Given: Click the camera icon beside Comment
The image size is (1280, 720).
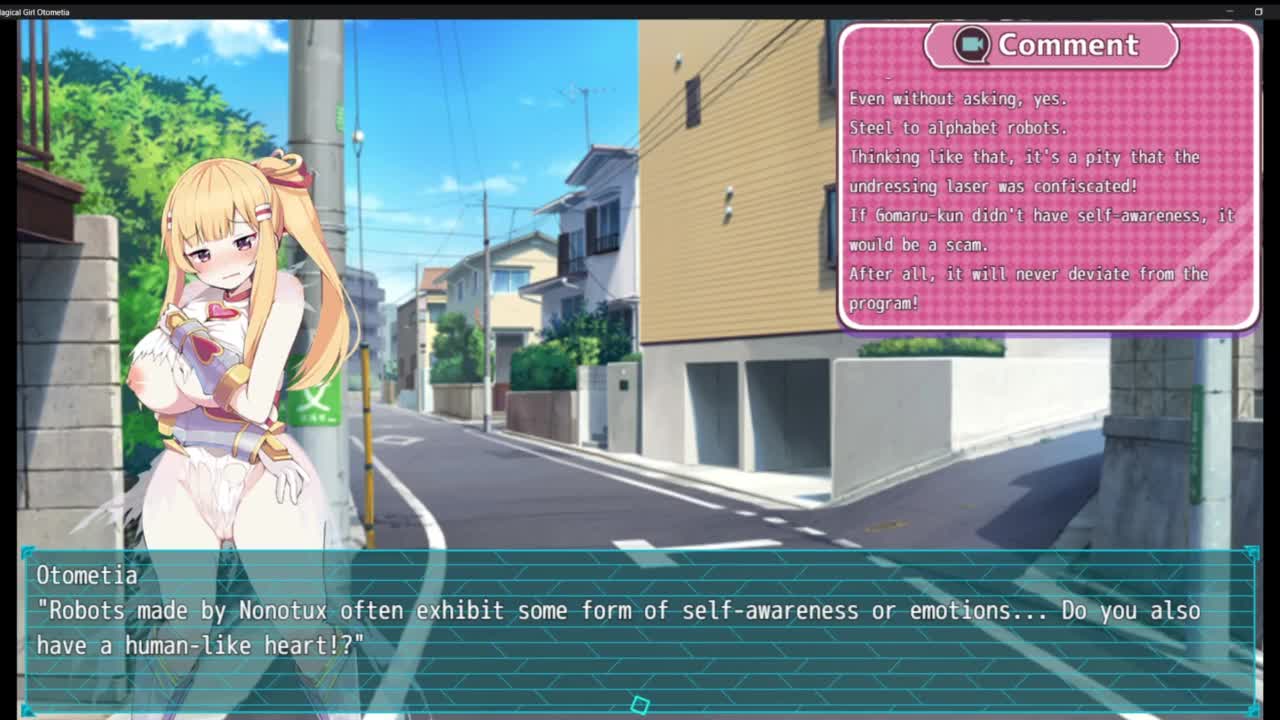Looking at the screenshot, I should [971, 44].
